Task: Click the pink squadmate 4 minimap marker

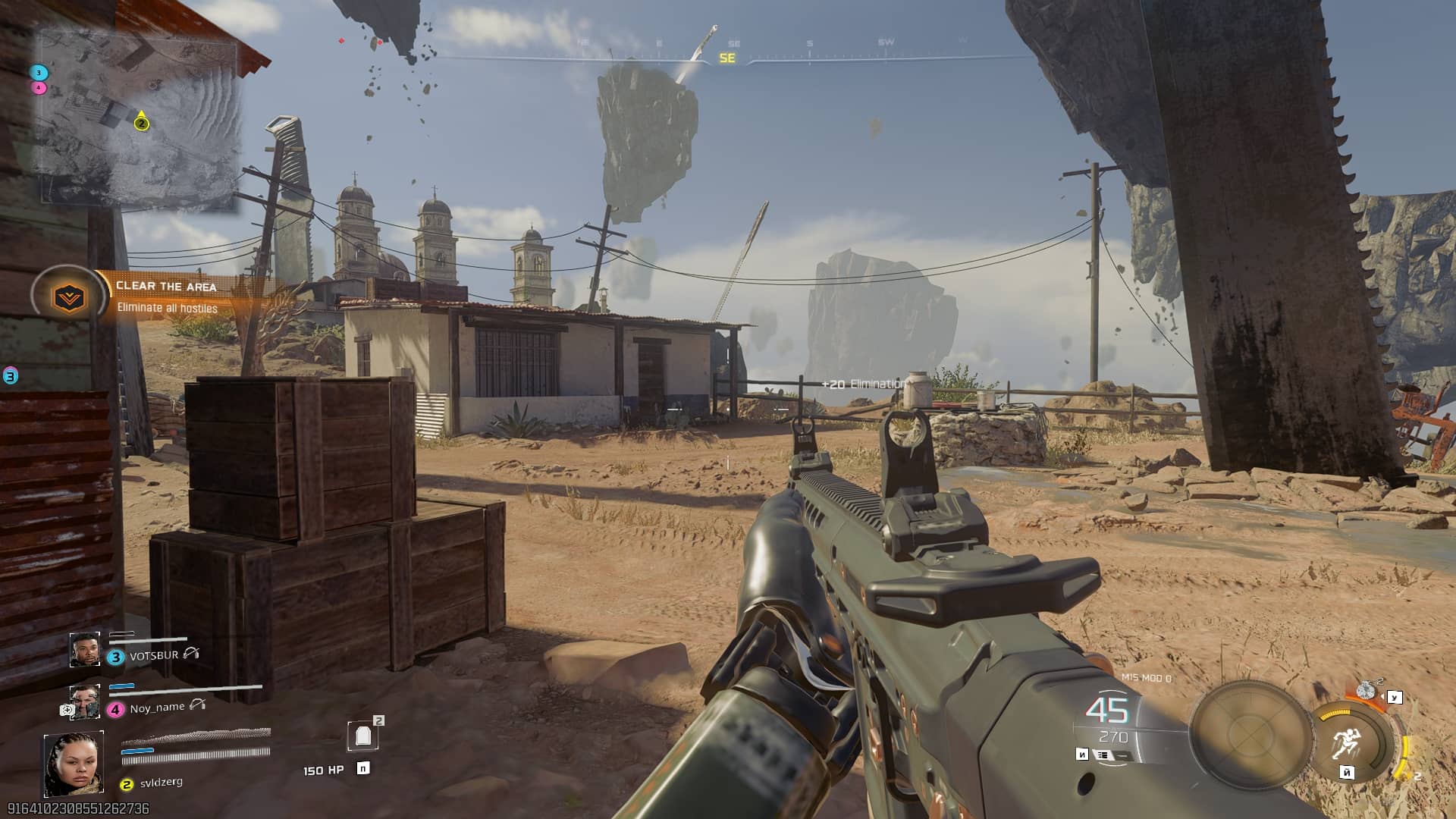Action: pyautogui.click(x=39, y=88)
